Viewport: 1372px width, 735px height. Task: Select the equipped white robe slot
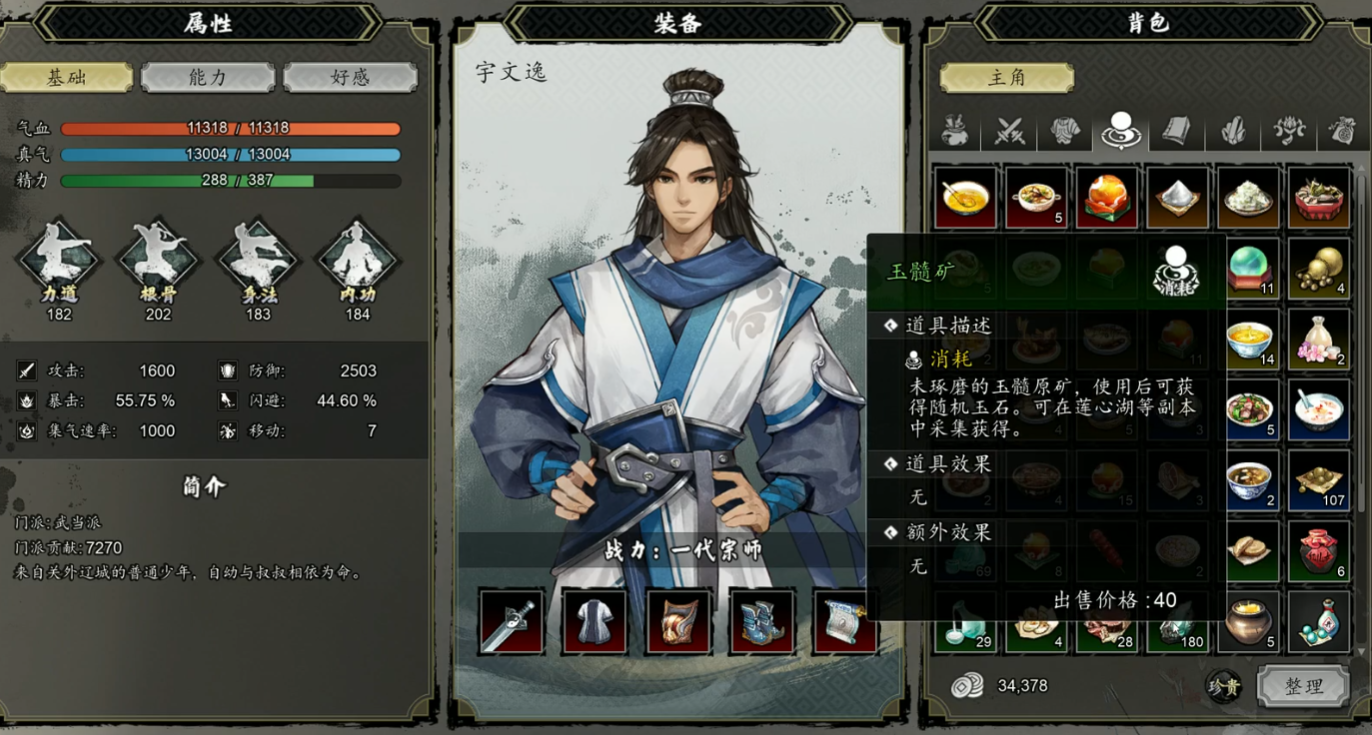(595, 622)
